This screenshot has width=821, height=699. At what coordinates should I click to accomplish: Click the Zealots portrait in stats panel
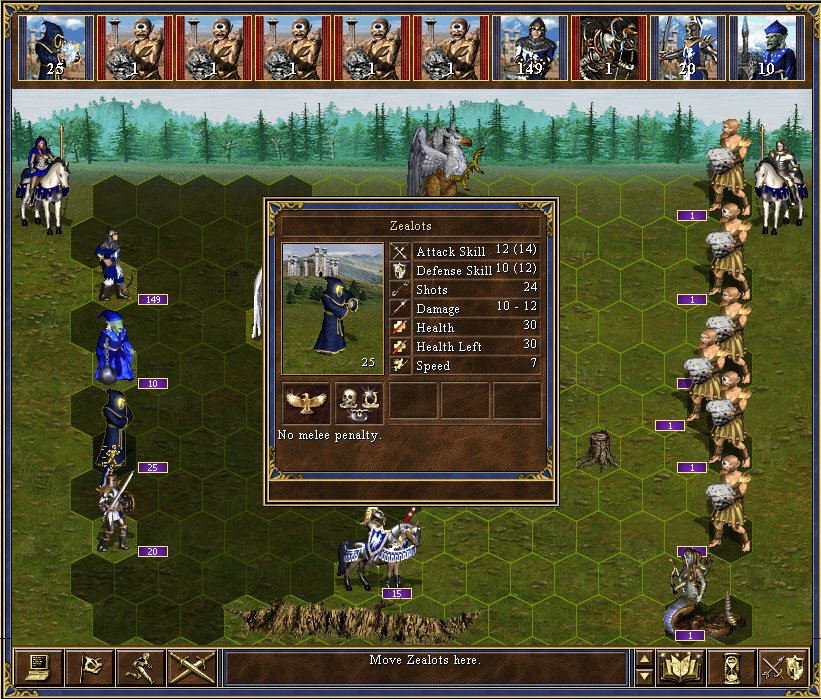point(332,307)
